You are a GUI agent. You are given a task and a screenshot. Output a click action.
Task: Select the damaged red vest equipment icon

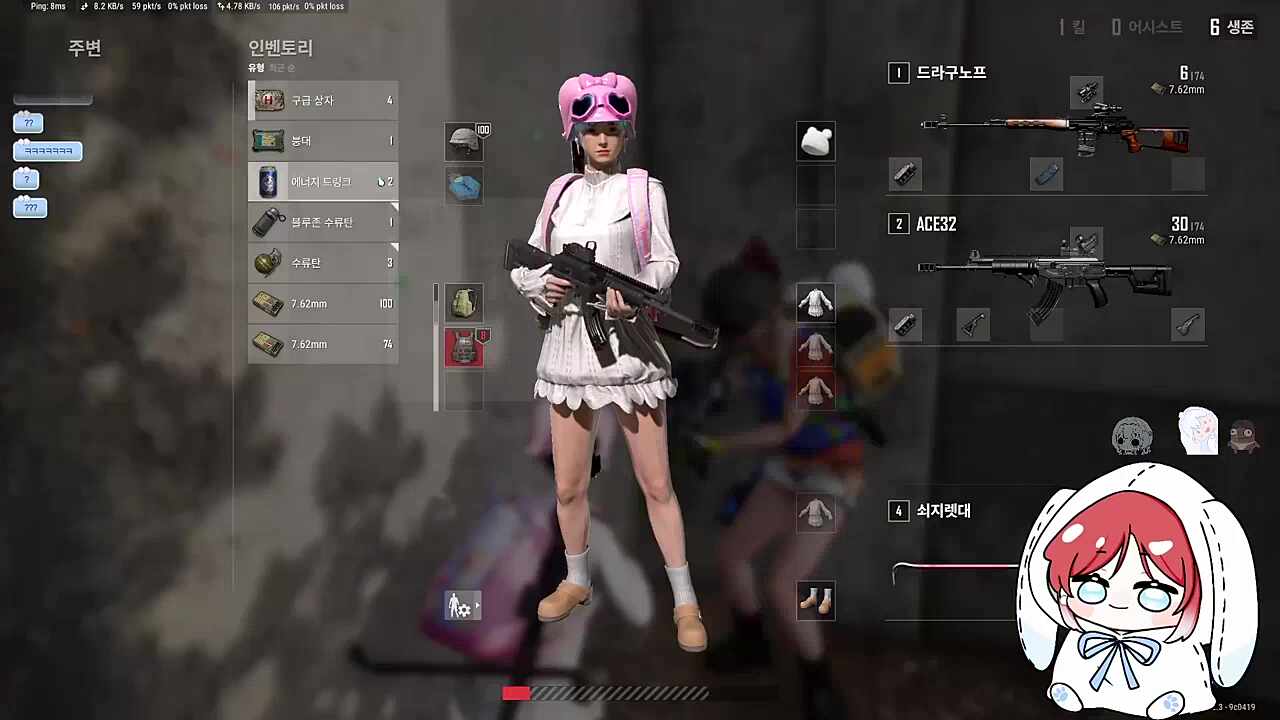463,343
